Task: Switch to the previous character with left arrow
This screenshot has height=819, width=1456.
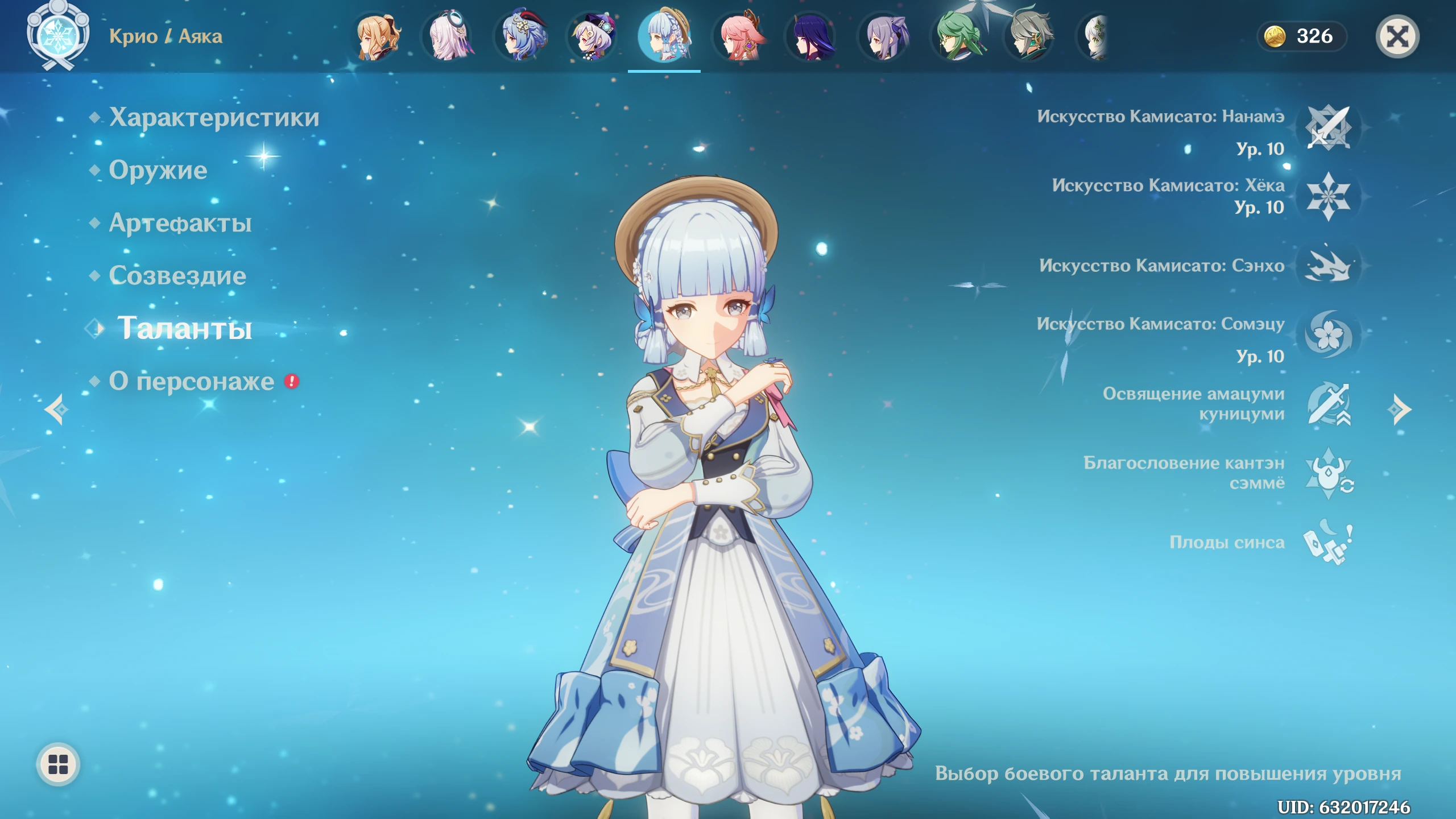Action: tap(57, 409)
